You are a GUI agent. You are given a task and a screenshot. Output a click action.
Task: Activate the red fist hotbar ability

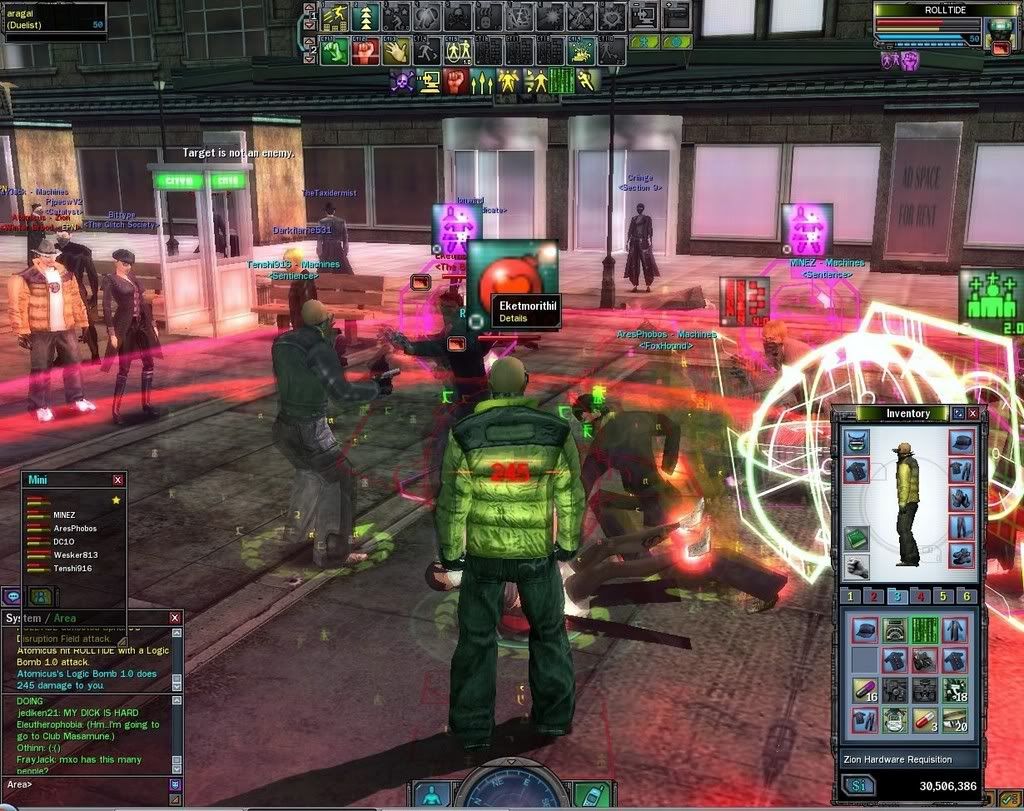click(366, 51)
